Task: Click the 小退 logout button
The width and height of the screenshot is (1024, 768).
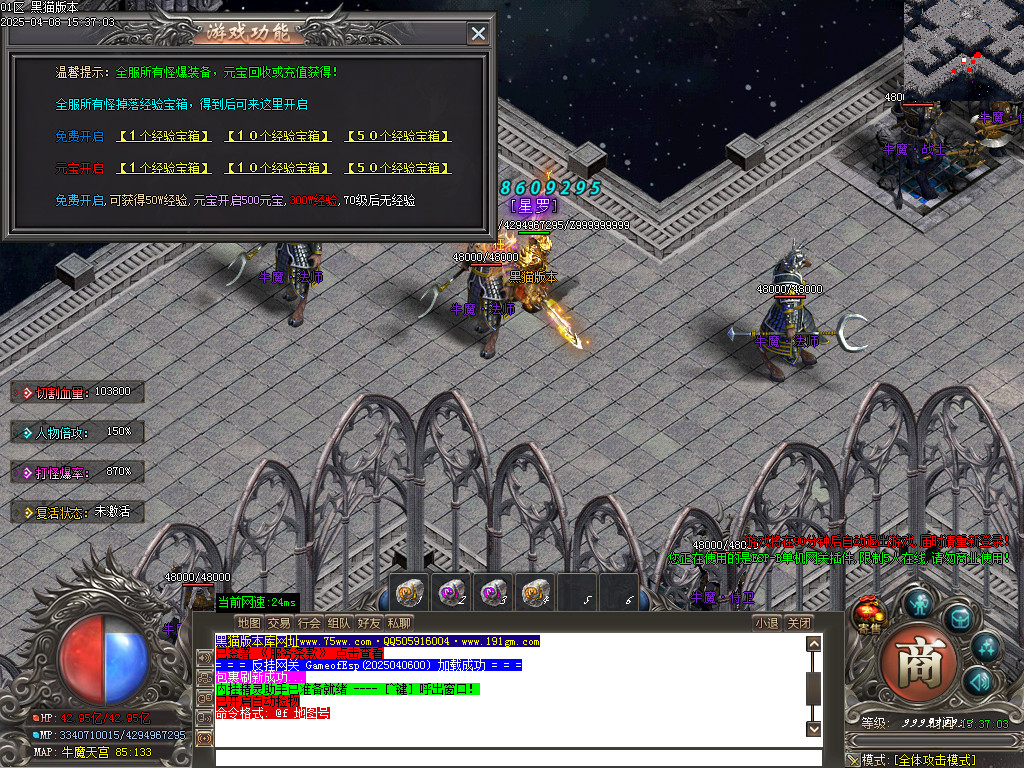Action: point(767,623)
